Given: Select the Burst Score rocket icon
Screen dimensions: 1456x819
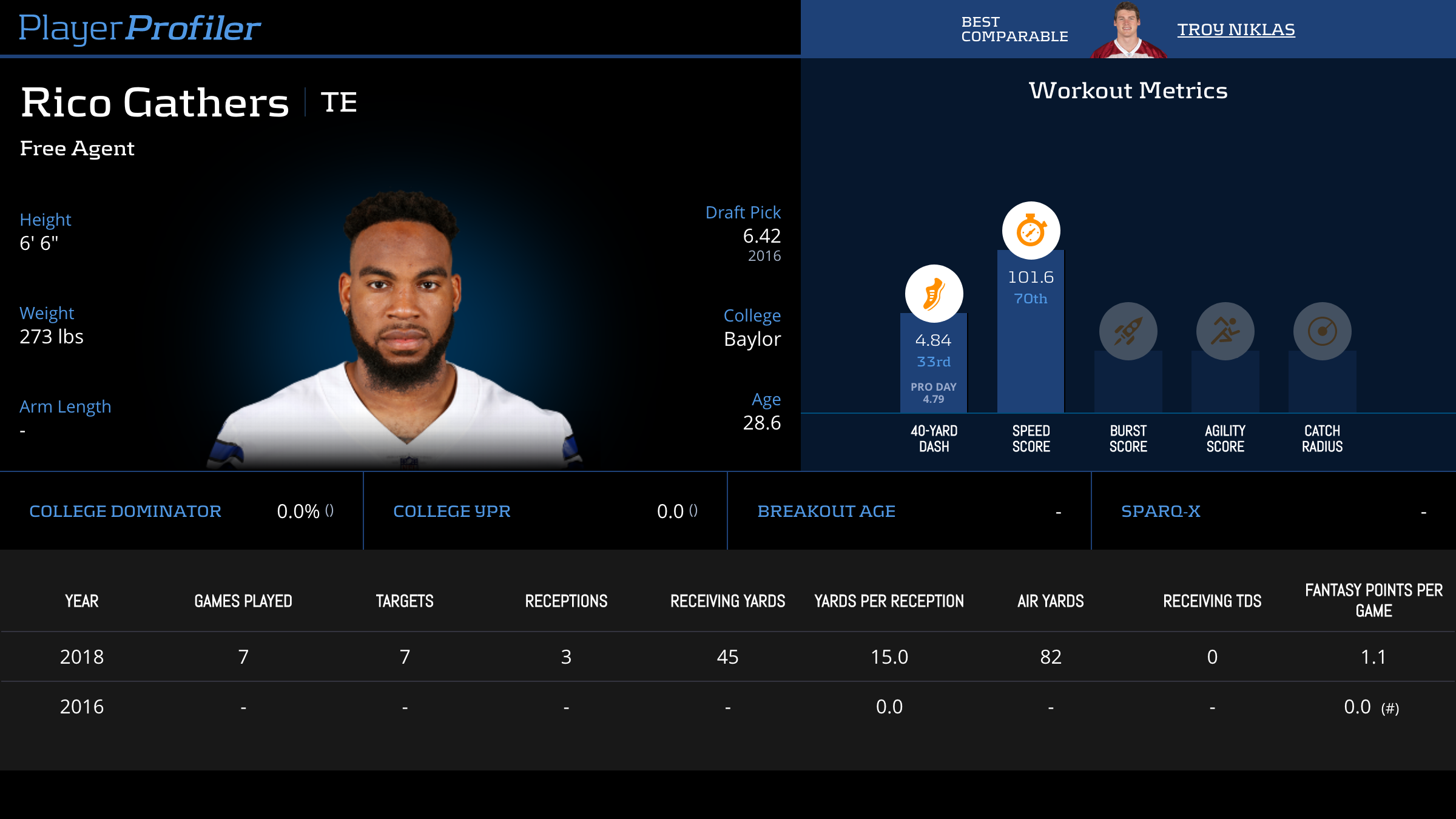Looking at the screenshot, I should 1128,331.
